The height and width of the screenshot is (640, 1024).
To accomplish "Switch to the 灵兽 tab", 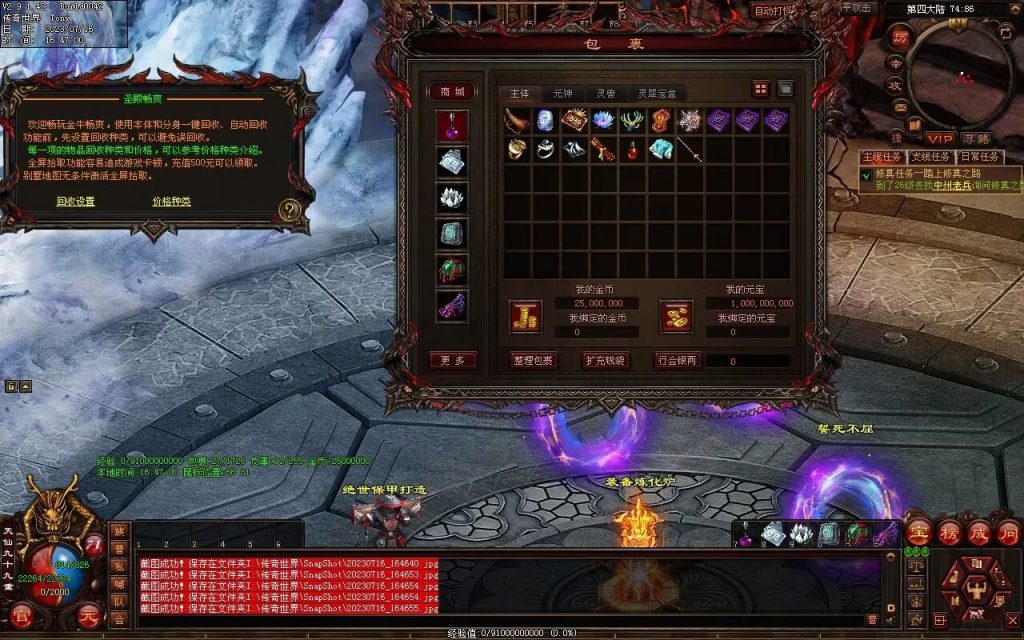I will point(607,93).
